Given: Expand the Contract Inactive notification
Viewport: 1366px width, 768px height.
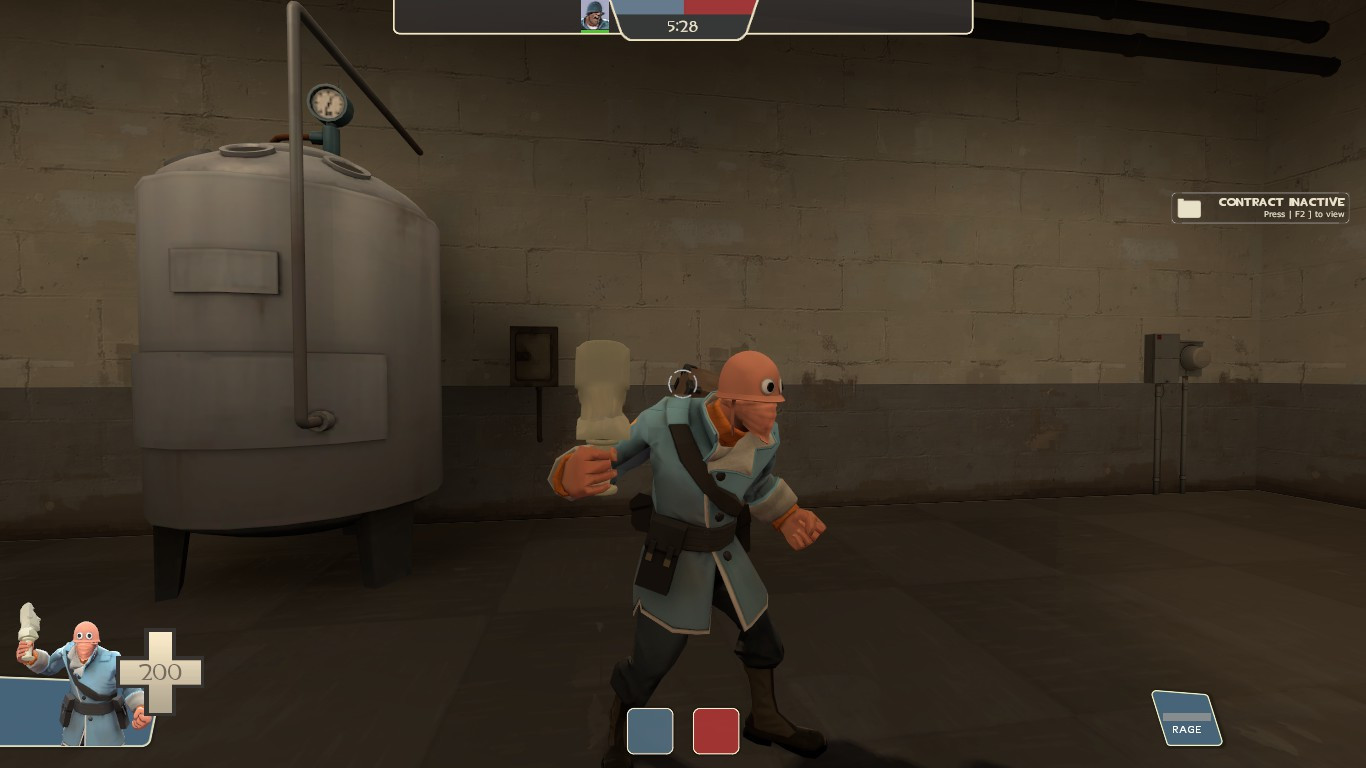Looking at the screenshot, I should (1260, 207).
